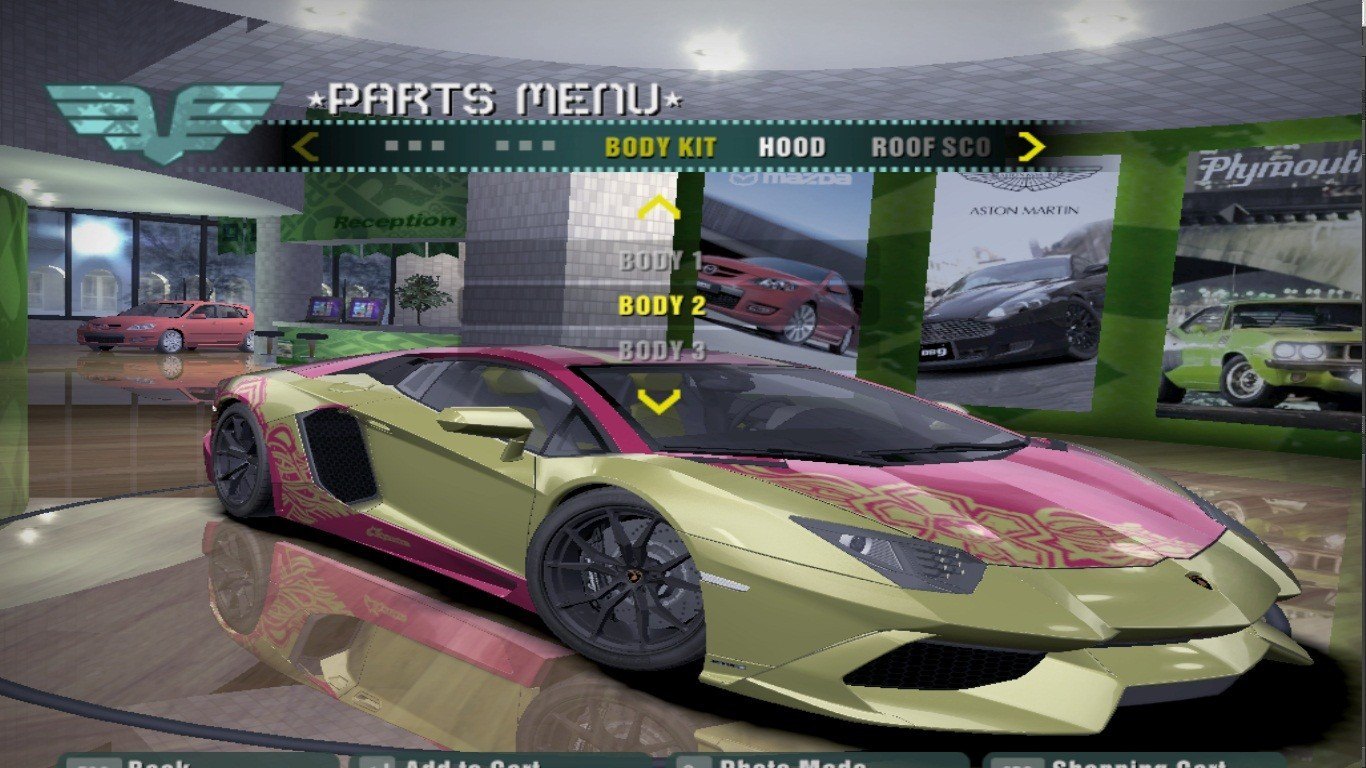Click the right yellow category arrow

pyautogui.click(x=1030, y=148)
